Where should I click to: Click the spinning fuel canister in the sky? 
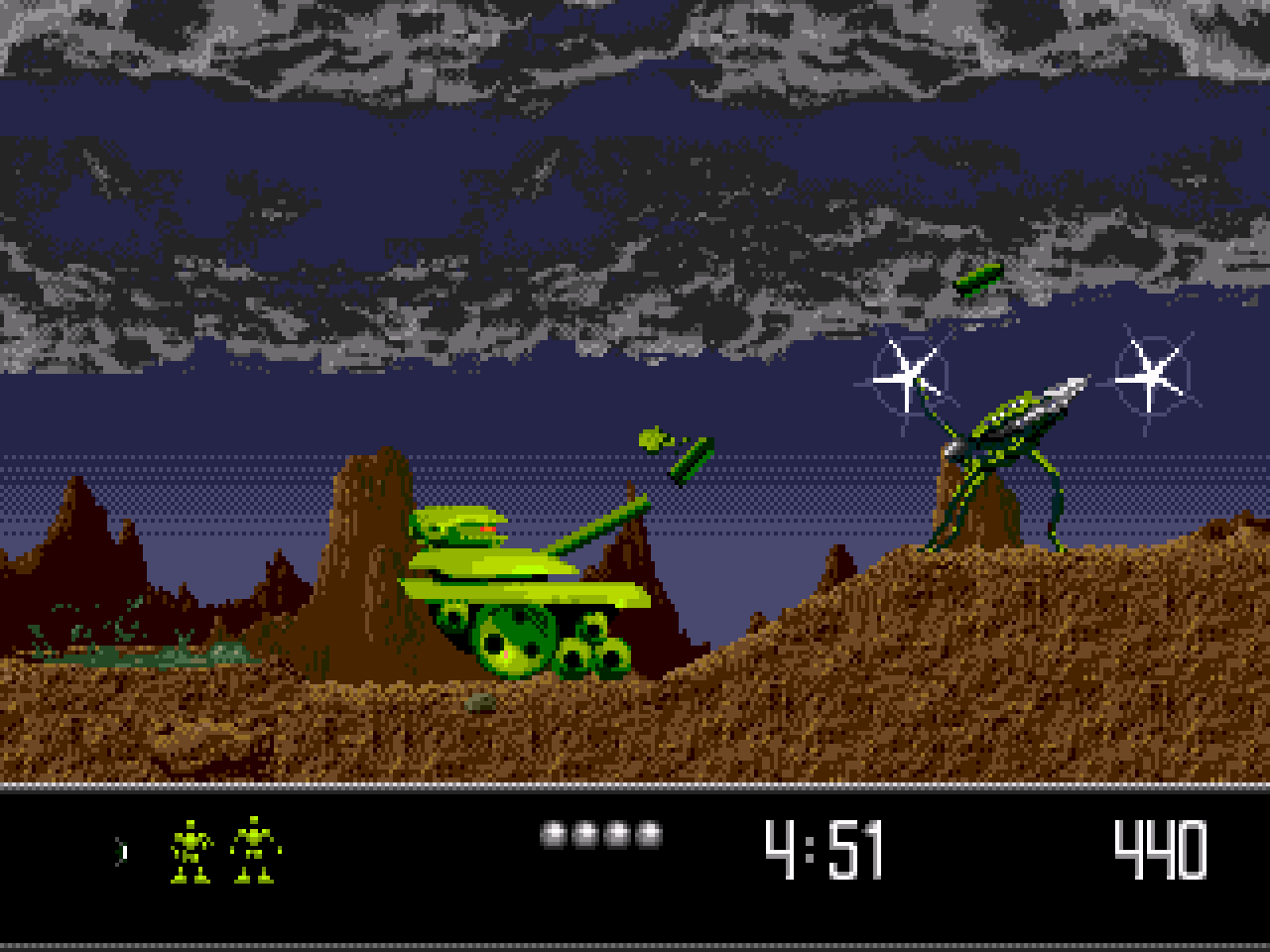(980, 279)
